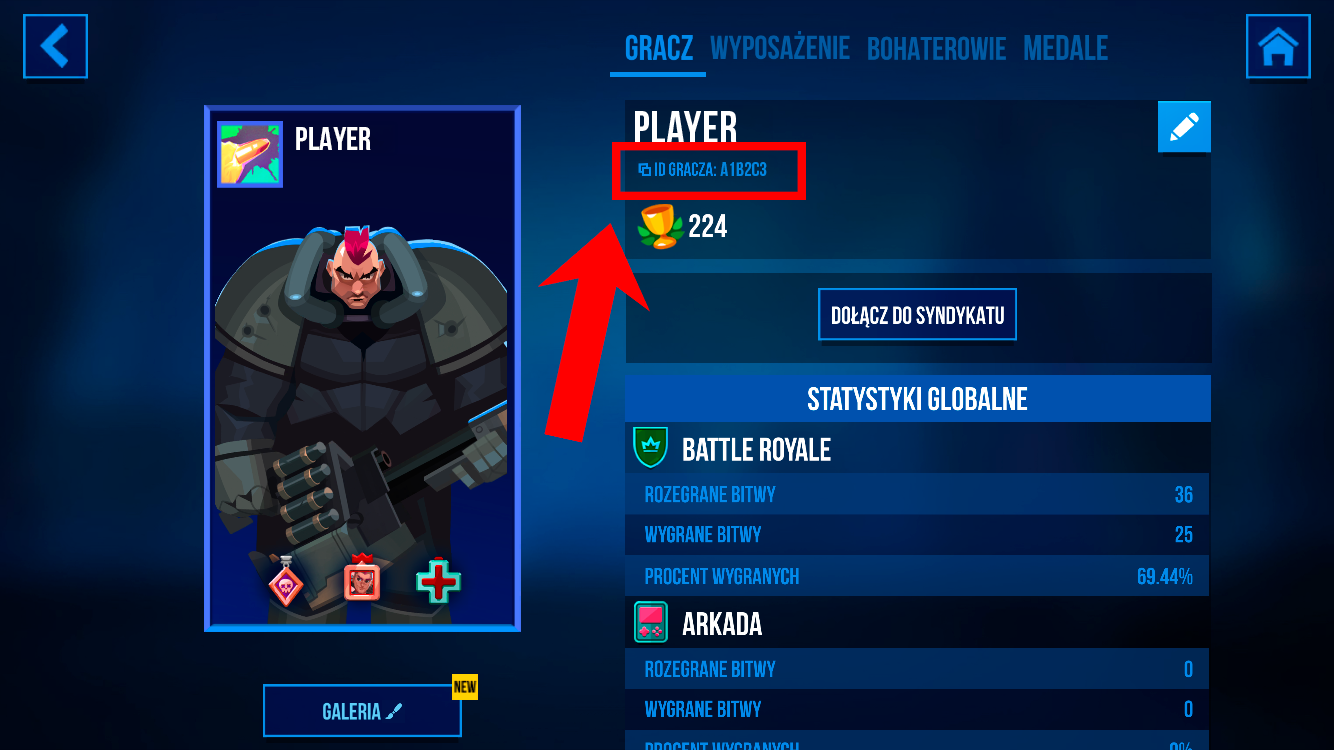Open the Galeria button
The width and height of the screenshot is (1334, 750).
[362, 711]
